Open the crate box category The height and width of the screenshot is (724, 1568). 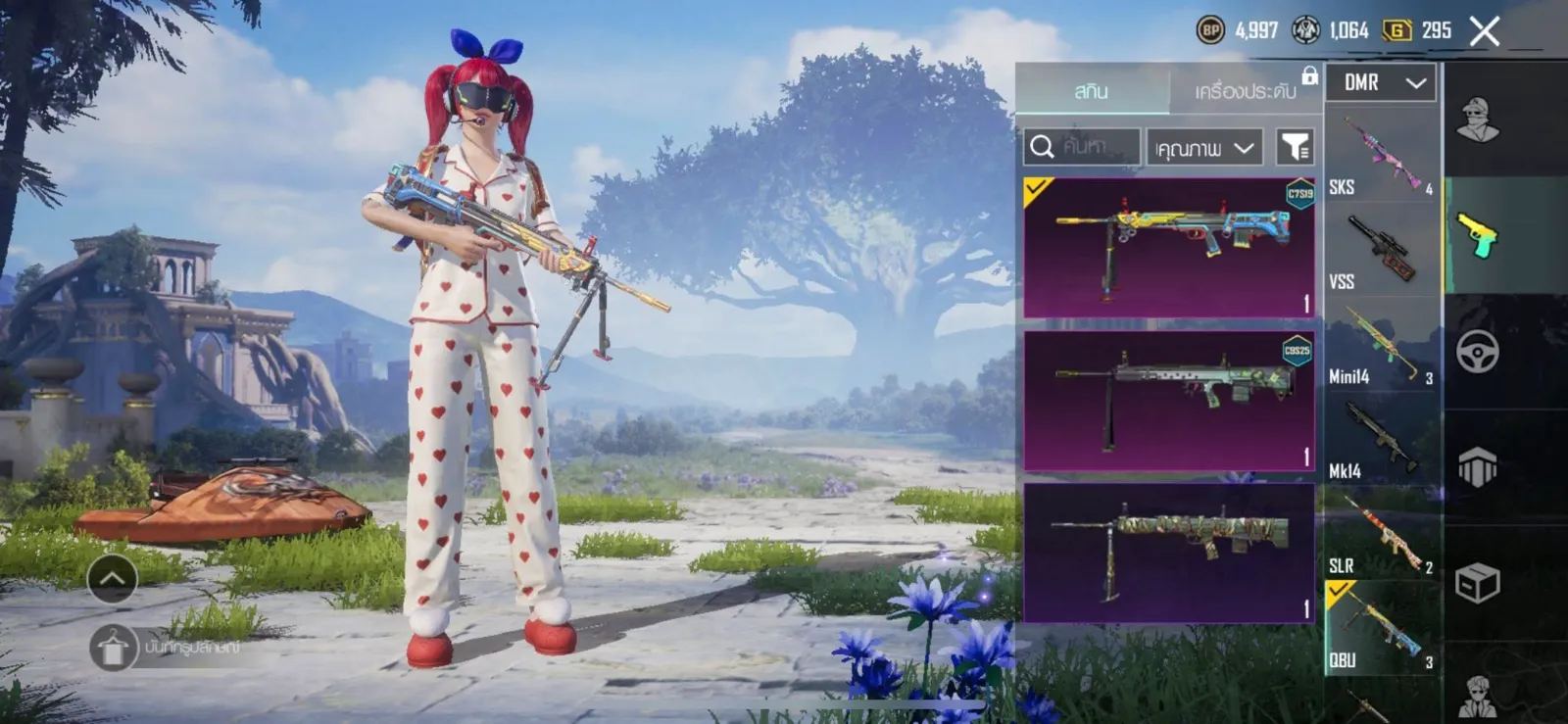1477,584
